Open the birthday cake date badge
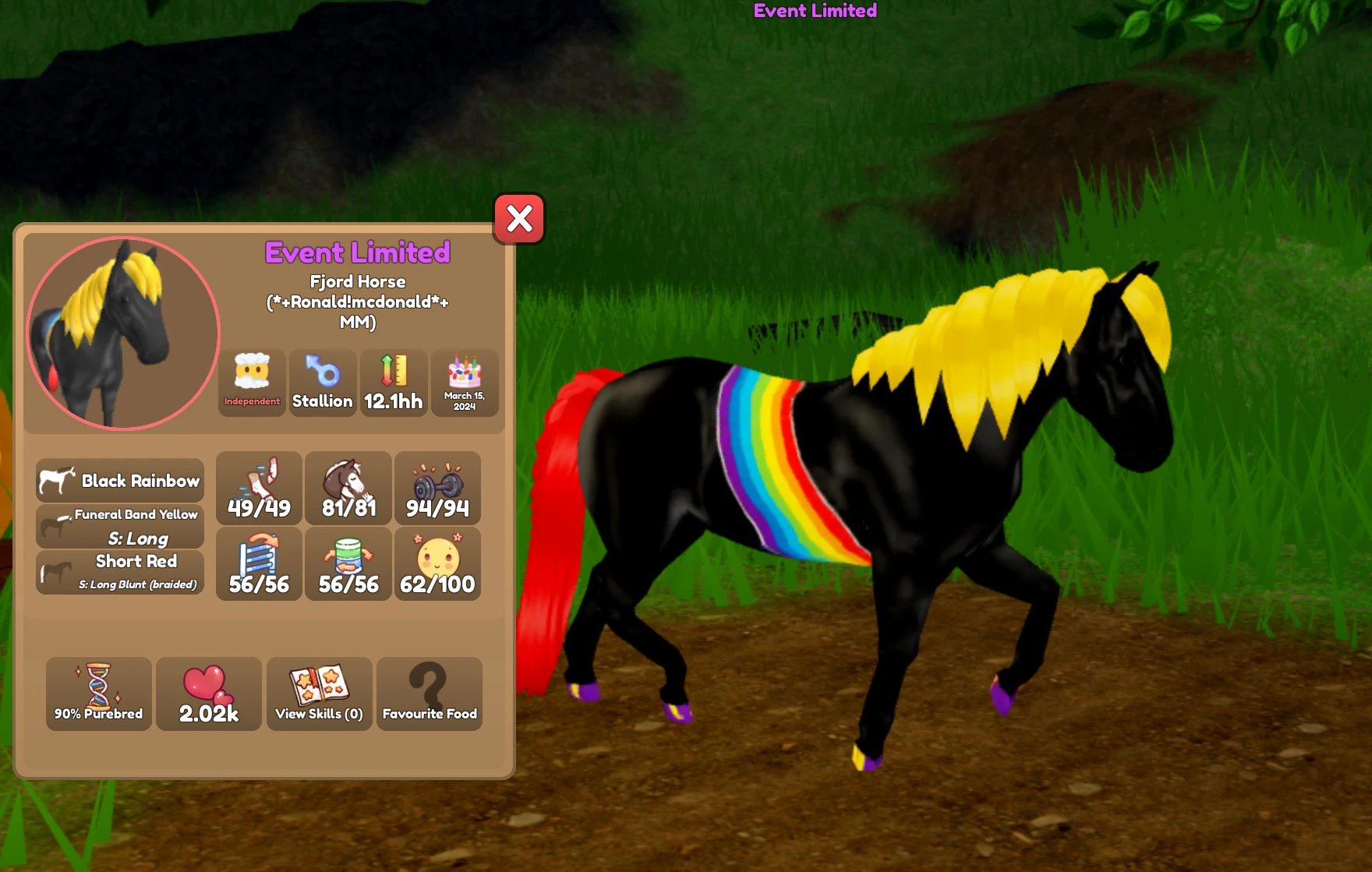1372x872 pixels. [x=464, y=383]
